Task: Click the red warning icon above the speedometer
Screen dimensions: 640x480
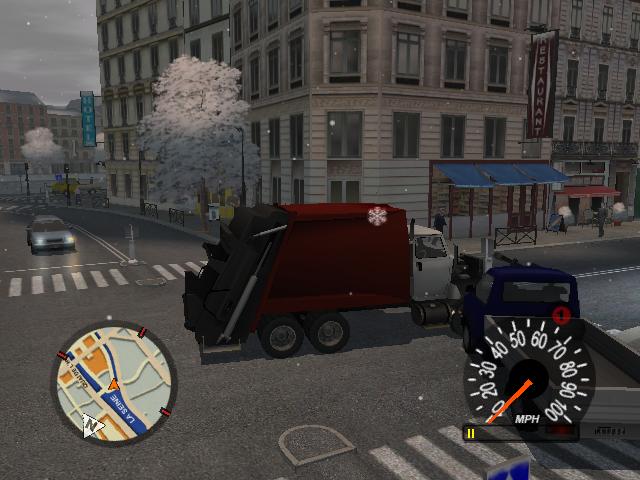Action: 562,316
